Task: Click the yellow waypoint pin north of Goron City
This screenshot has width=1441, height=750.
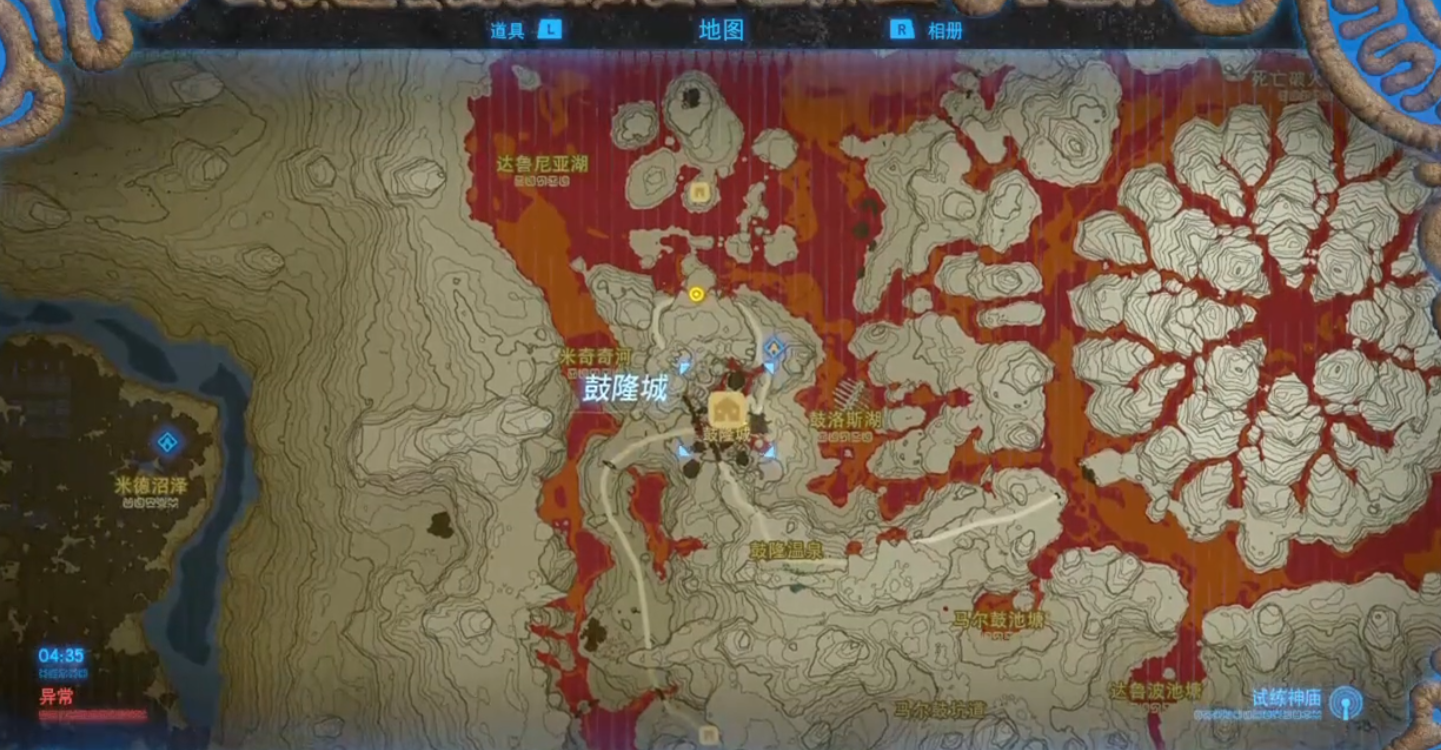Action: click(x=695, y=293)
